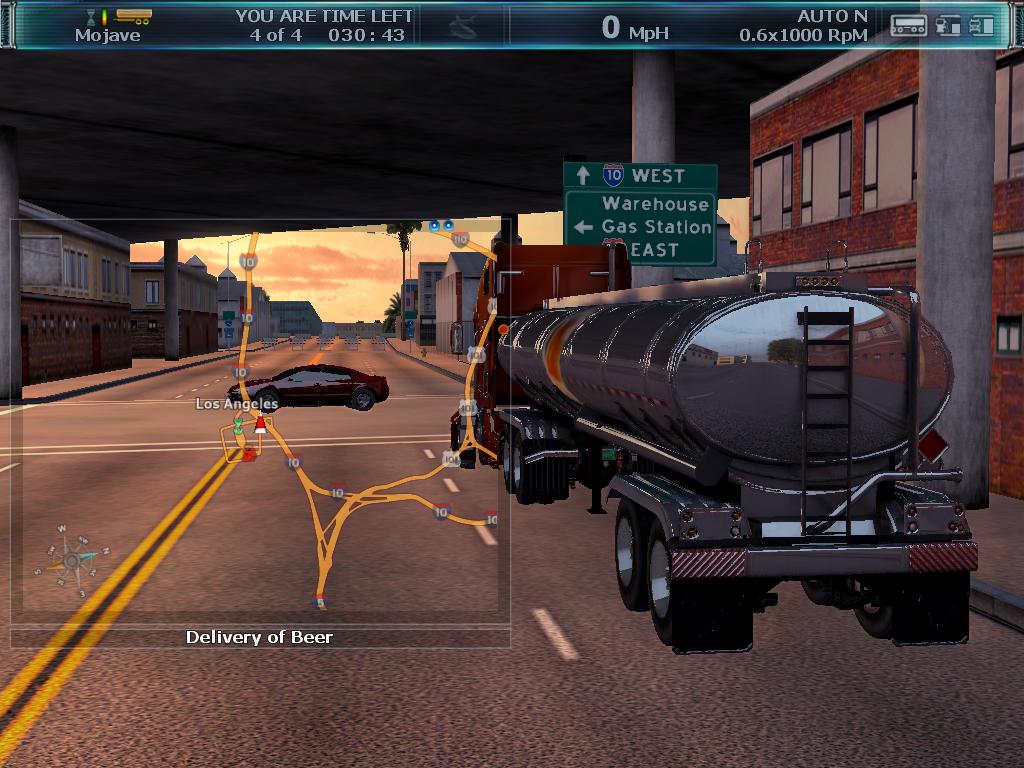
Task: Click the compass rose on the map
Action: (x=74, y=559)
